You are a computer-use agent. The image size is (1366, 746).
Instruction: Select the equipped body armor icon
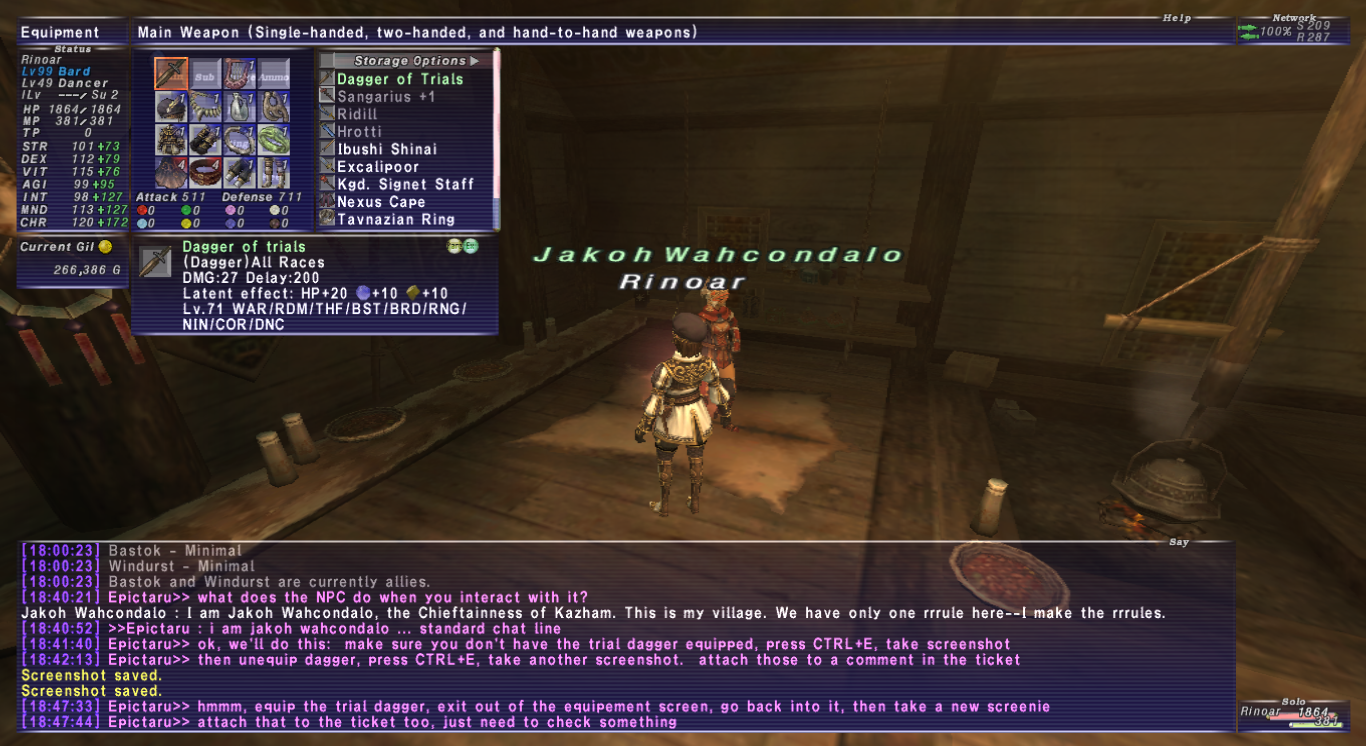[171, 139]
